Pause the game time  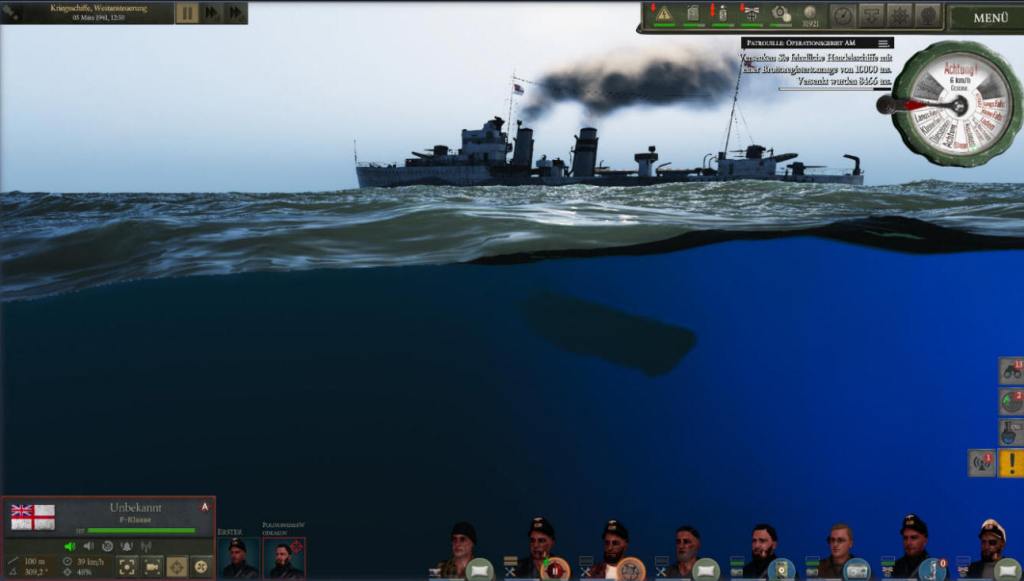[x=187, y=13]
